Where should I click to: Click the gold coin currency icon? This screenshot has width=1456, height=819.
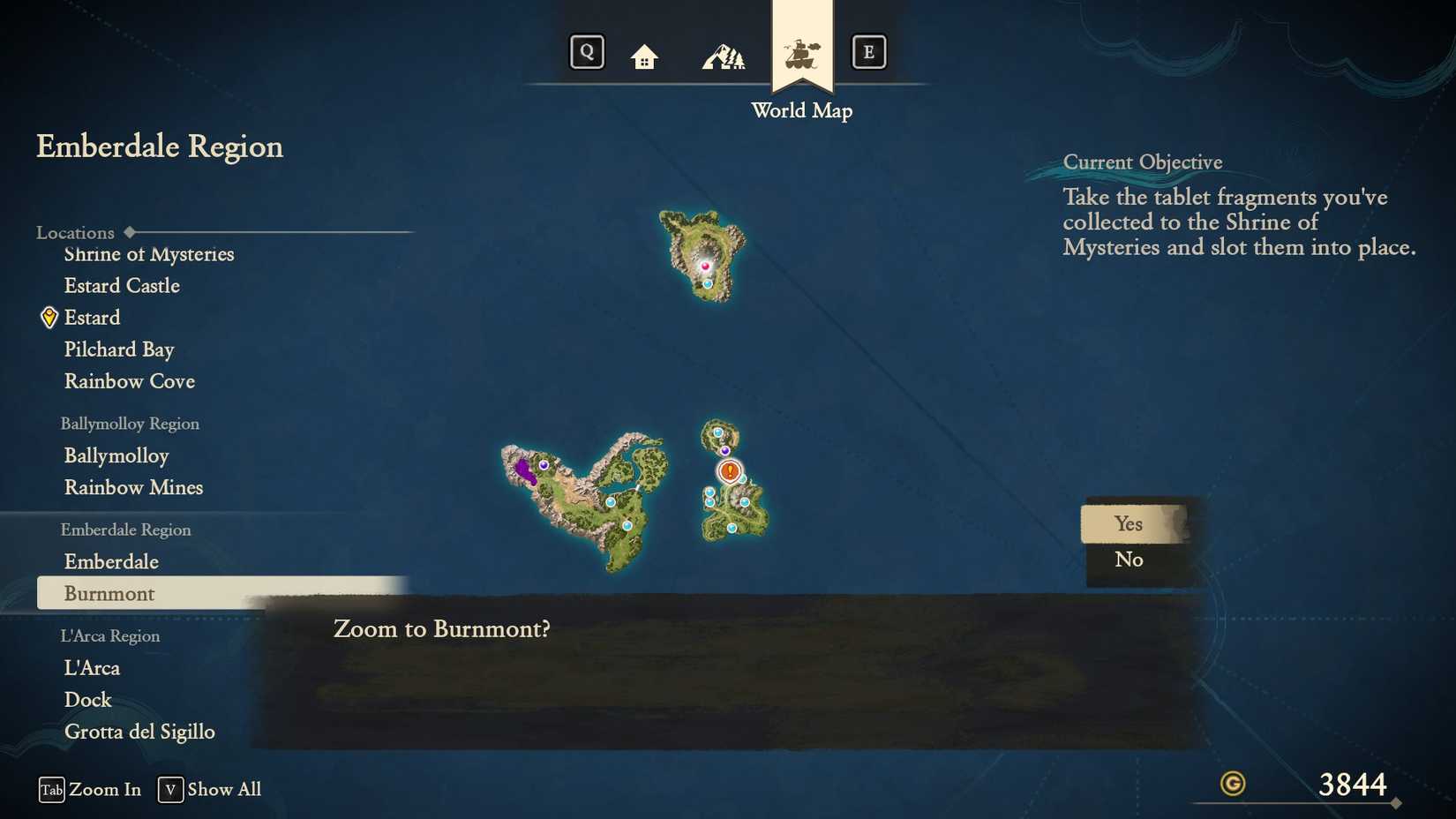click(1232, 783)
